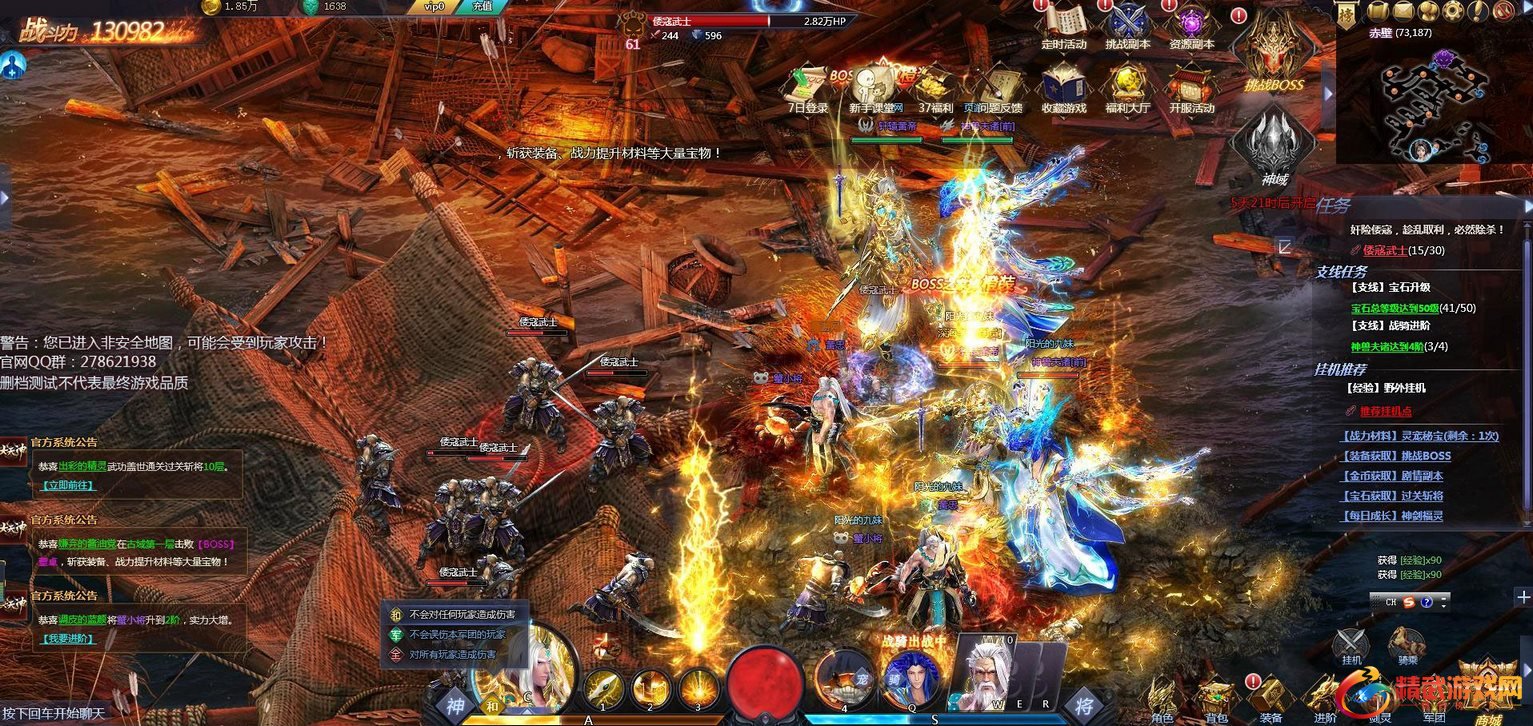The width and height of the screenshot is (1533, 726).
Task: Toggle 挂机 auto-battle crossed swords button
Action: pos(1352,641)
